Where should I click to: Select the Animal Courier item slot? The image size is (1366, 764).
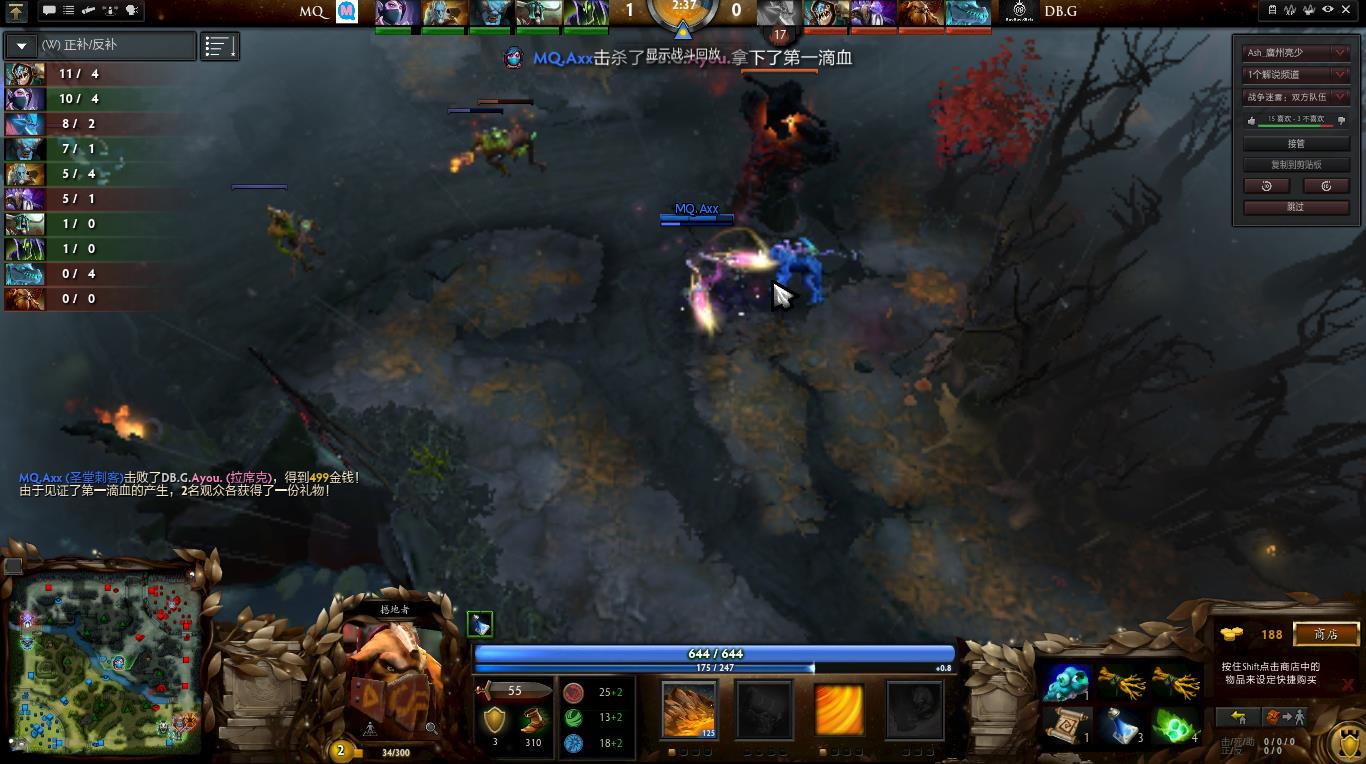[1067, 682]
